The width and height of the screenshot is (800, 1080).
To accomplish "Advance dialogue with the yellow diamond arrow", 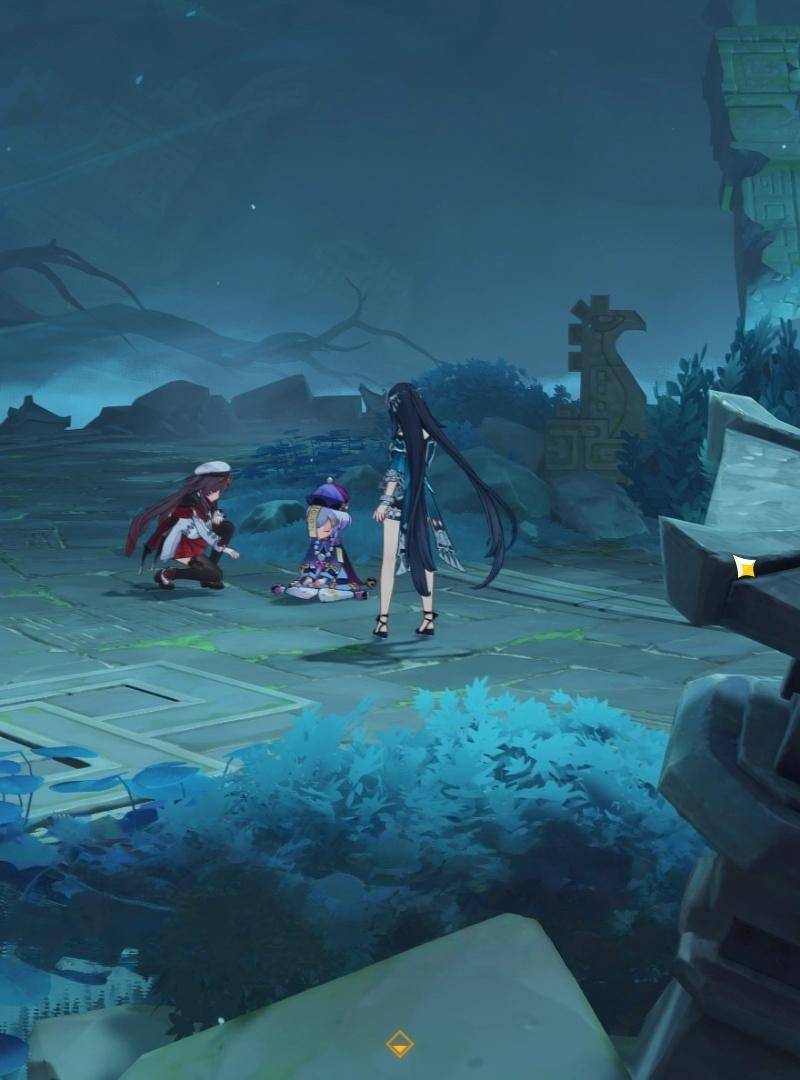I will pos(400,1044).
